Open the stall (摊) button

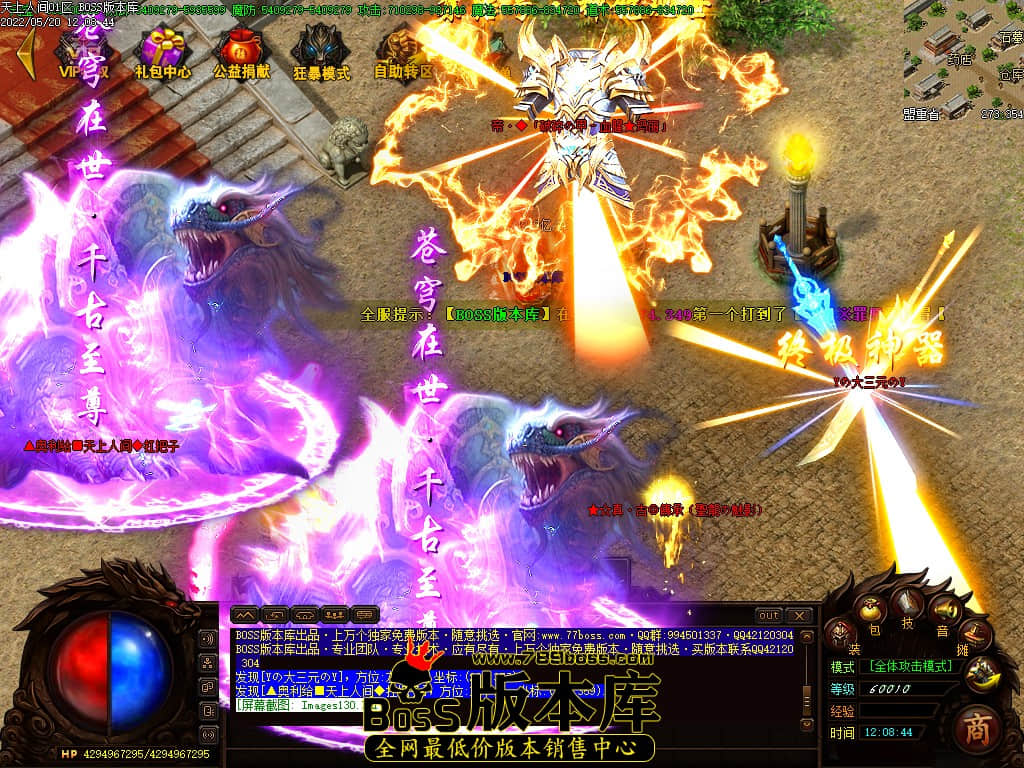click(x=977, y=632)
